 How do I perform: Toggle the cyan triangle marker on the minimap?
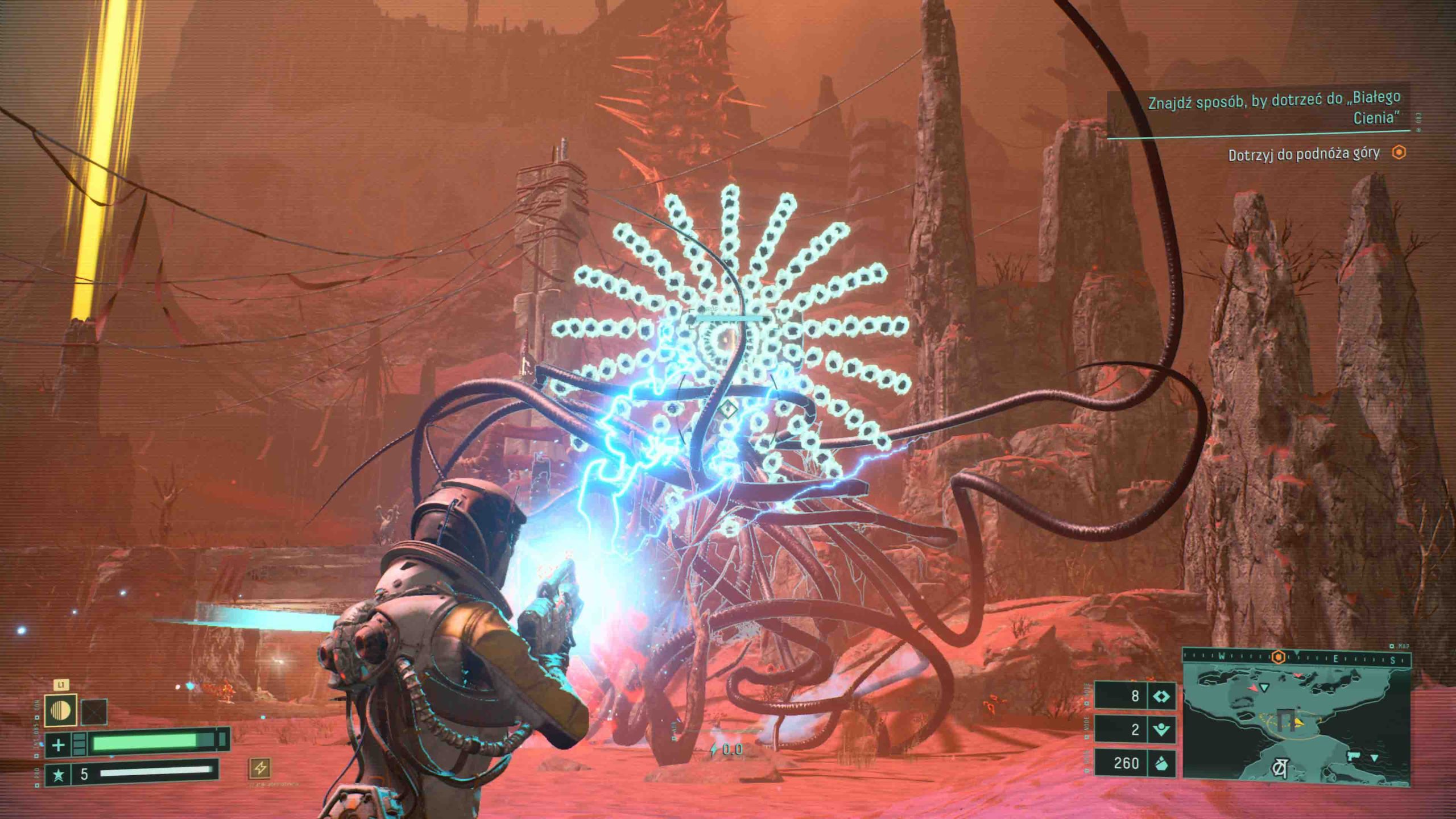(x=1264, y=687)
